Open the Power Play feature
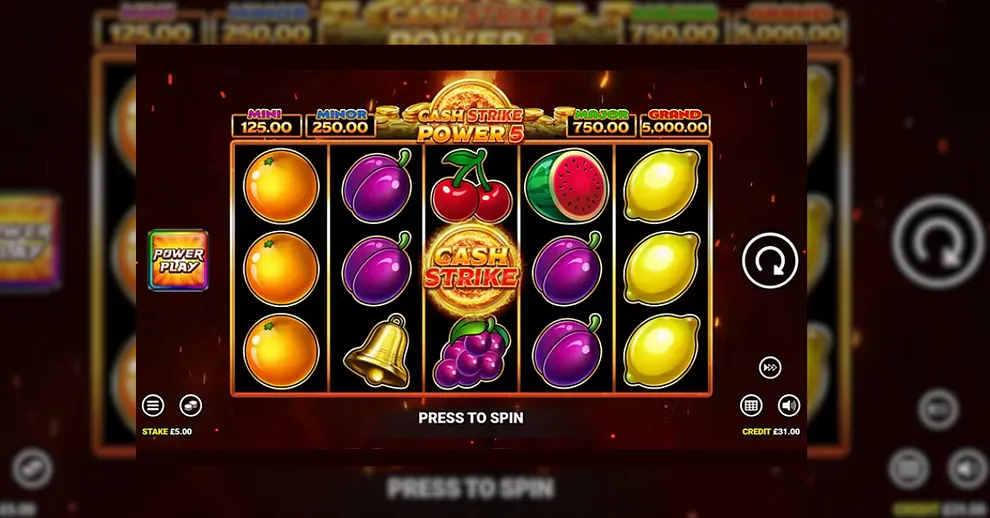Viewport: 990px width, 518px height. pos(178,260)
